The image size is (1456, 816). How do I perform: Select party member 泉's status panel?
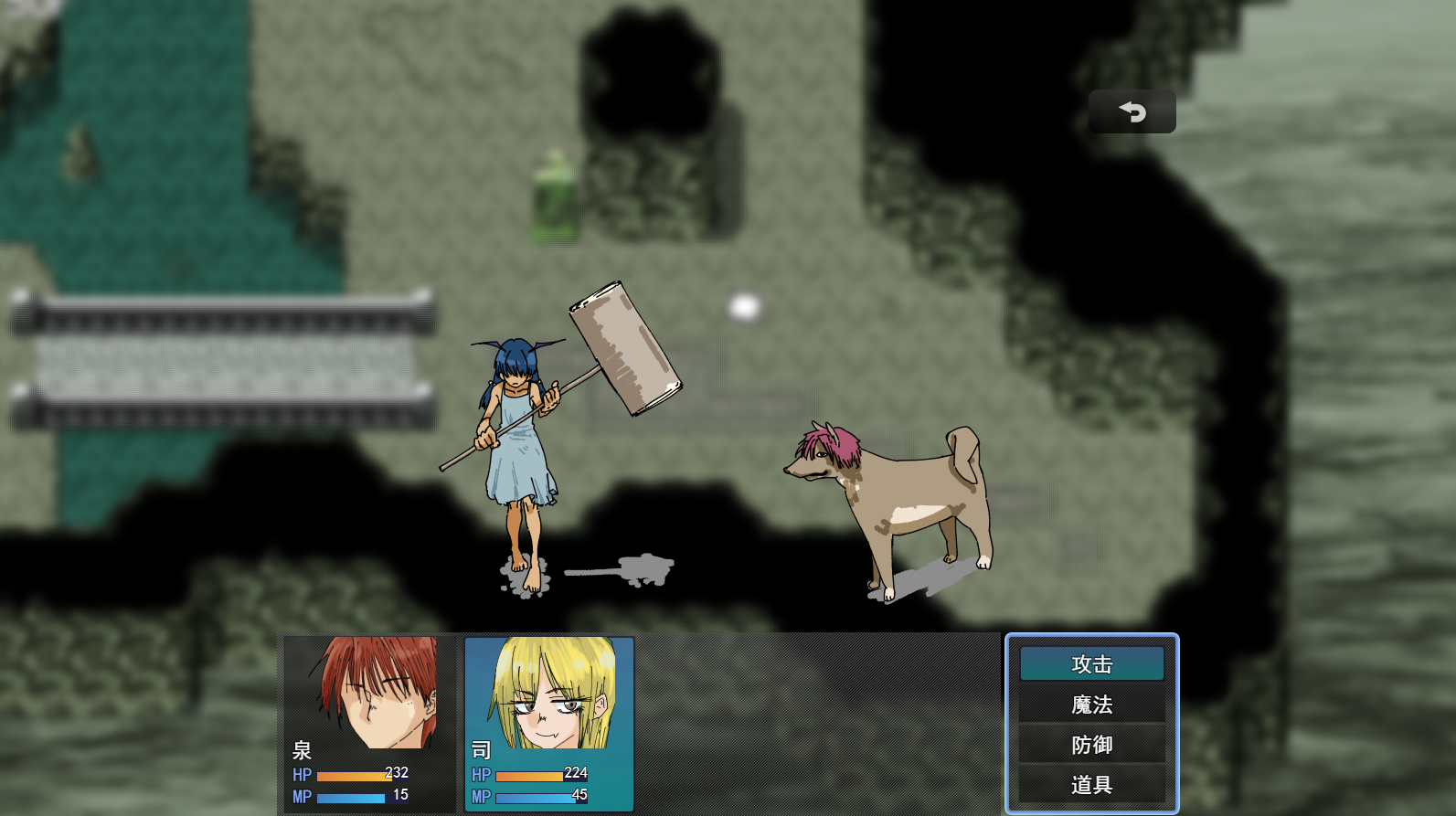click(x=367, y=723)
